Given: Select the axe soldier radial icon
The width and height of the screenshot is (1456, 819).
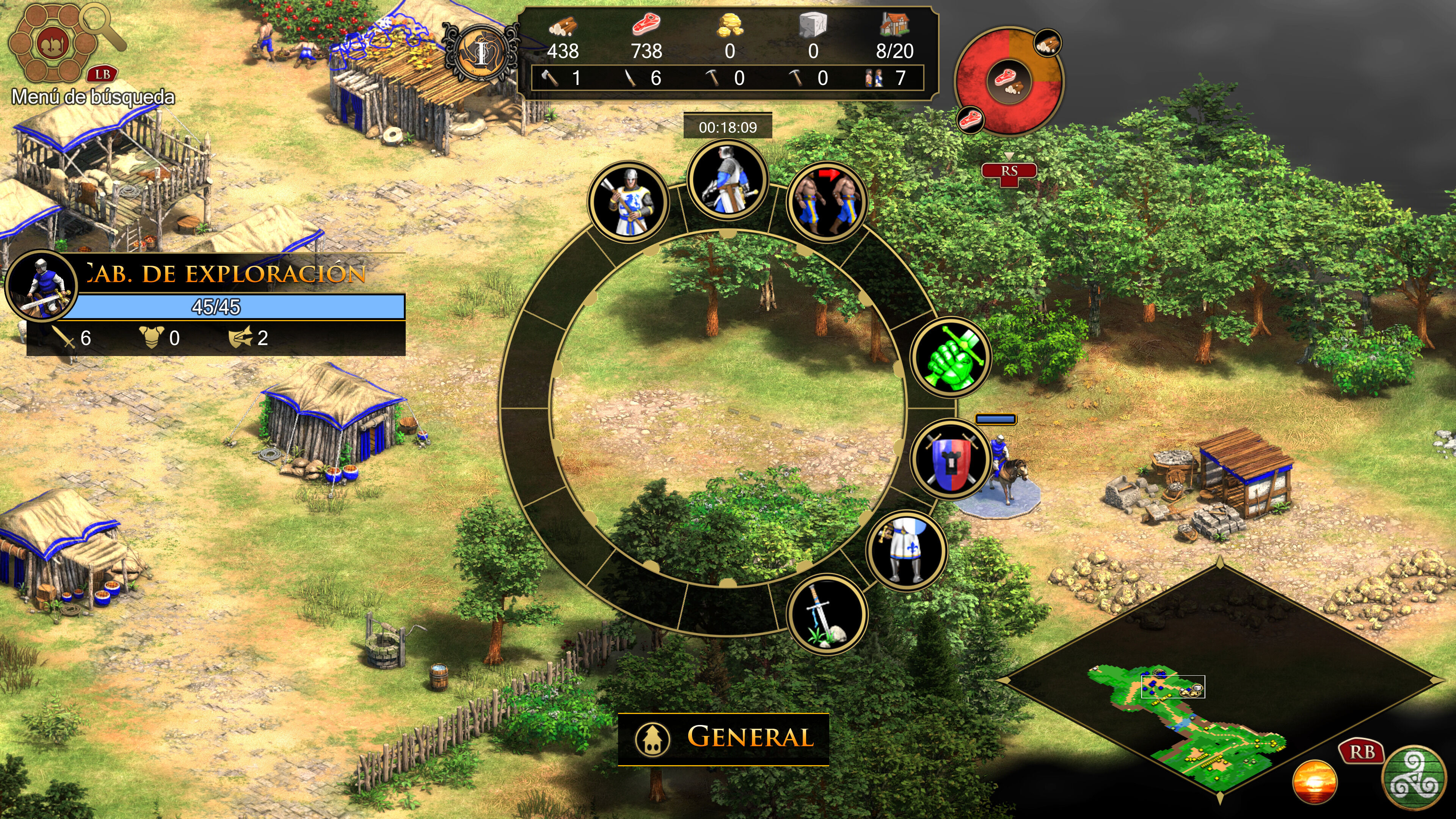Looking at the screenshot, I should (x=628, y=202).
